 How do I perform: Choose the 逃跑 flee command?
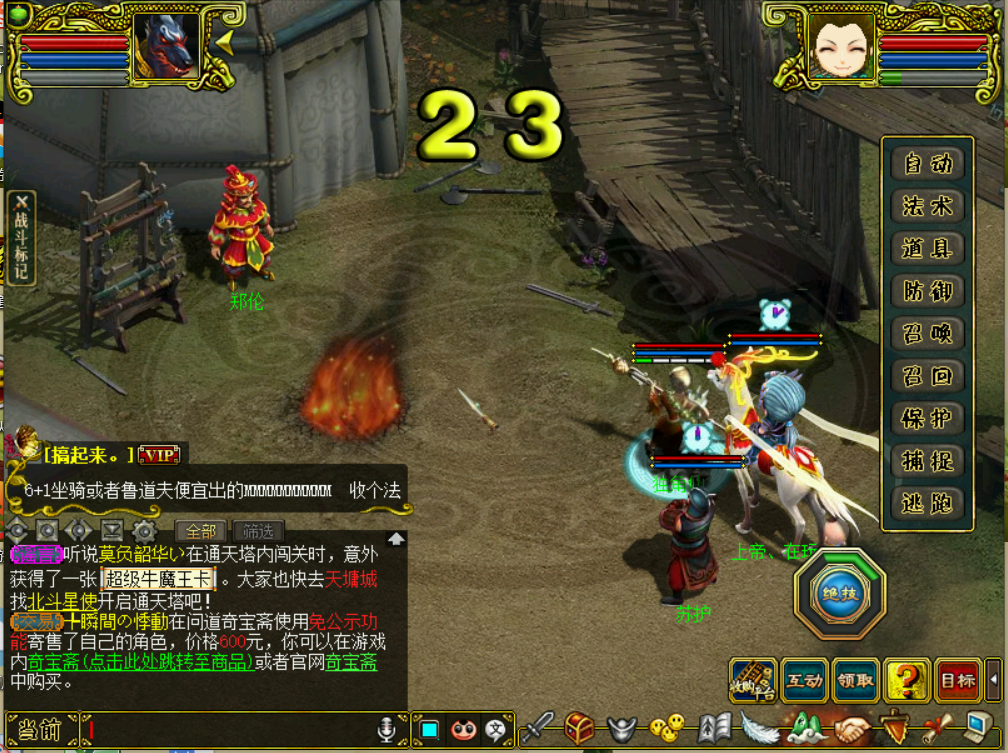click(927, 504)
